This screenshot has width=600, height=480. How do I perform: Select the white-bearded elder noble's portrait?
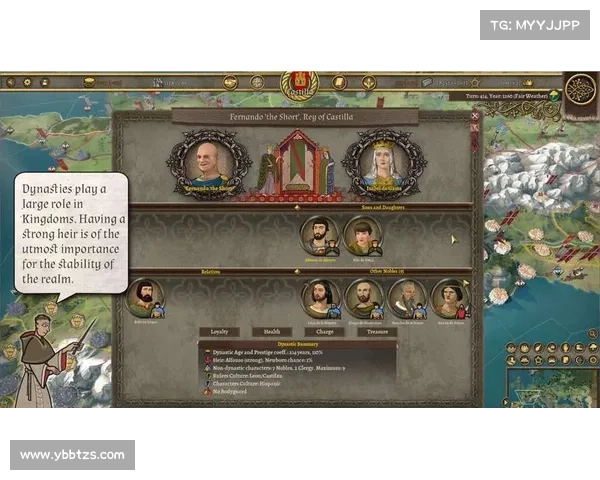tap(406, 296)
